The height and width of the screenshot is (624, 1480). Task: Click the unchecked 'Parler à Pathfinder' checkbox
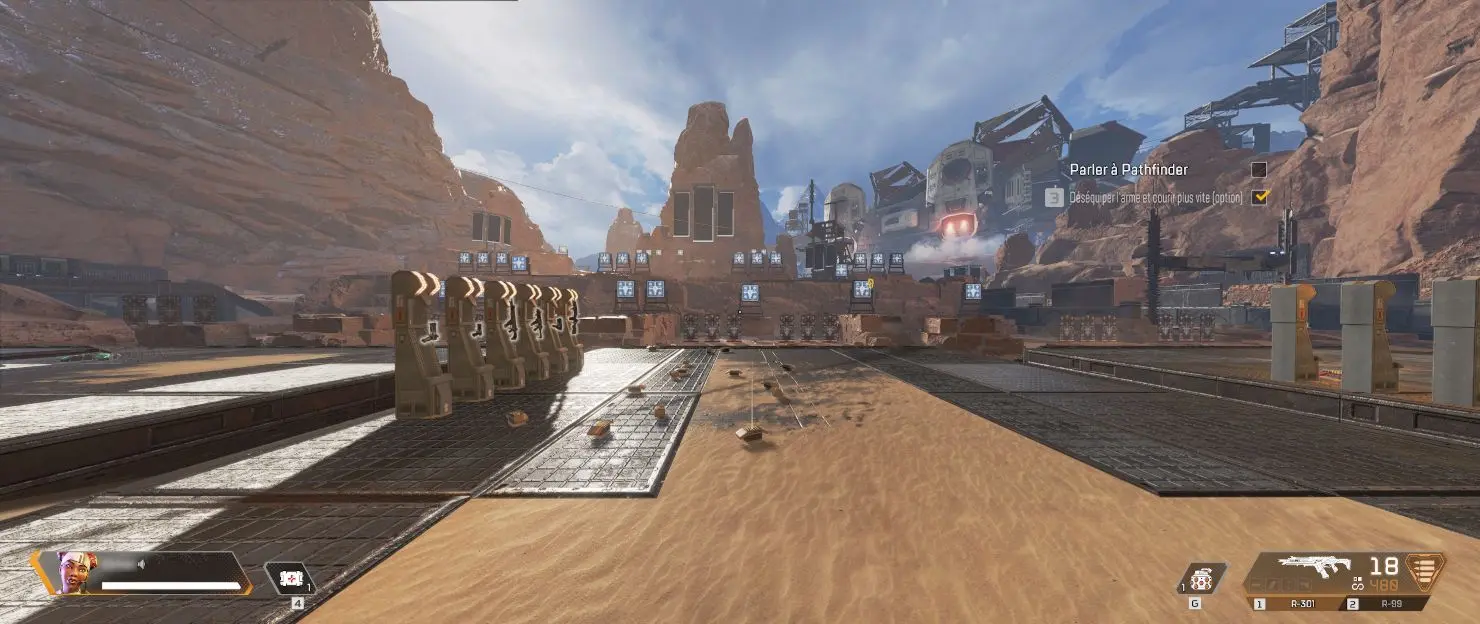pyautogui.click(x=1259, y=169)
